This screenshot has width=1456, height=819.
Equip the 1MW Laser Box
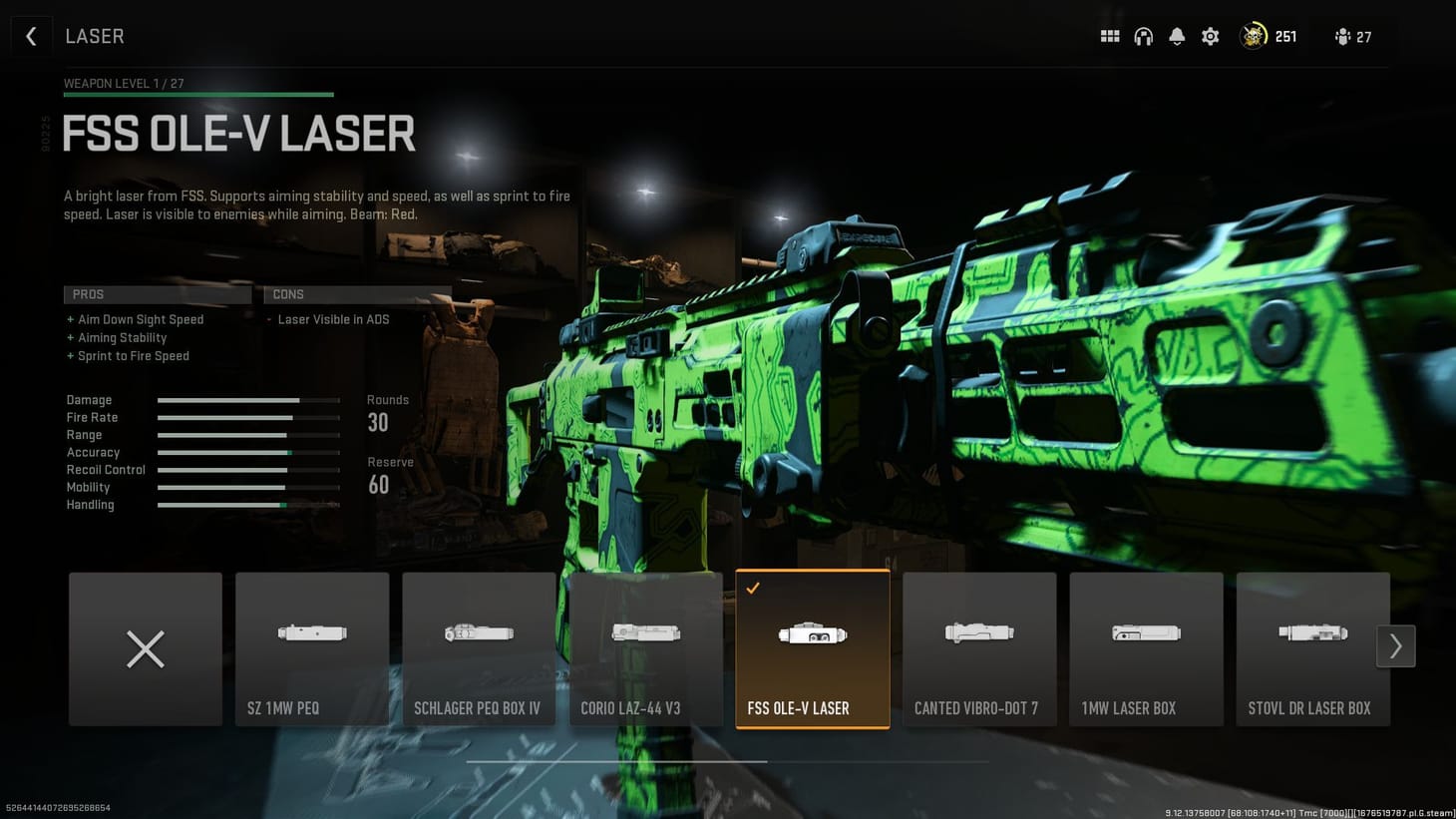pyautogui.click(x=1145, y=648)
